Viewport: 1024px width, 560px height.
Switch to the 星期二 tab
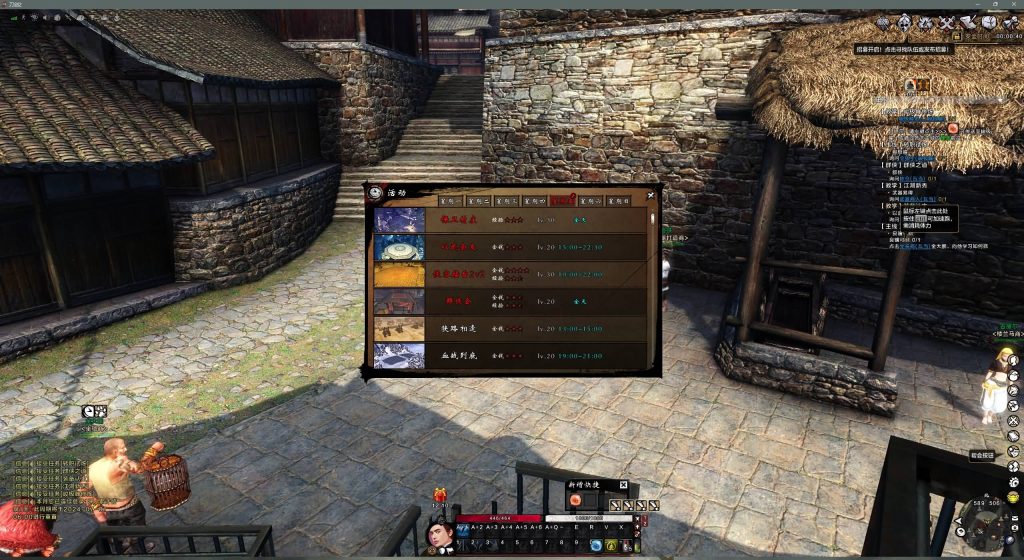(479, 201)
